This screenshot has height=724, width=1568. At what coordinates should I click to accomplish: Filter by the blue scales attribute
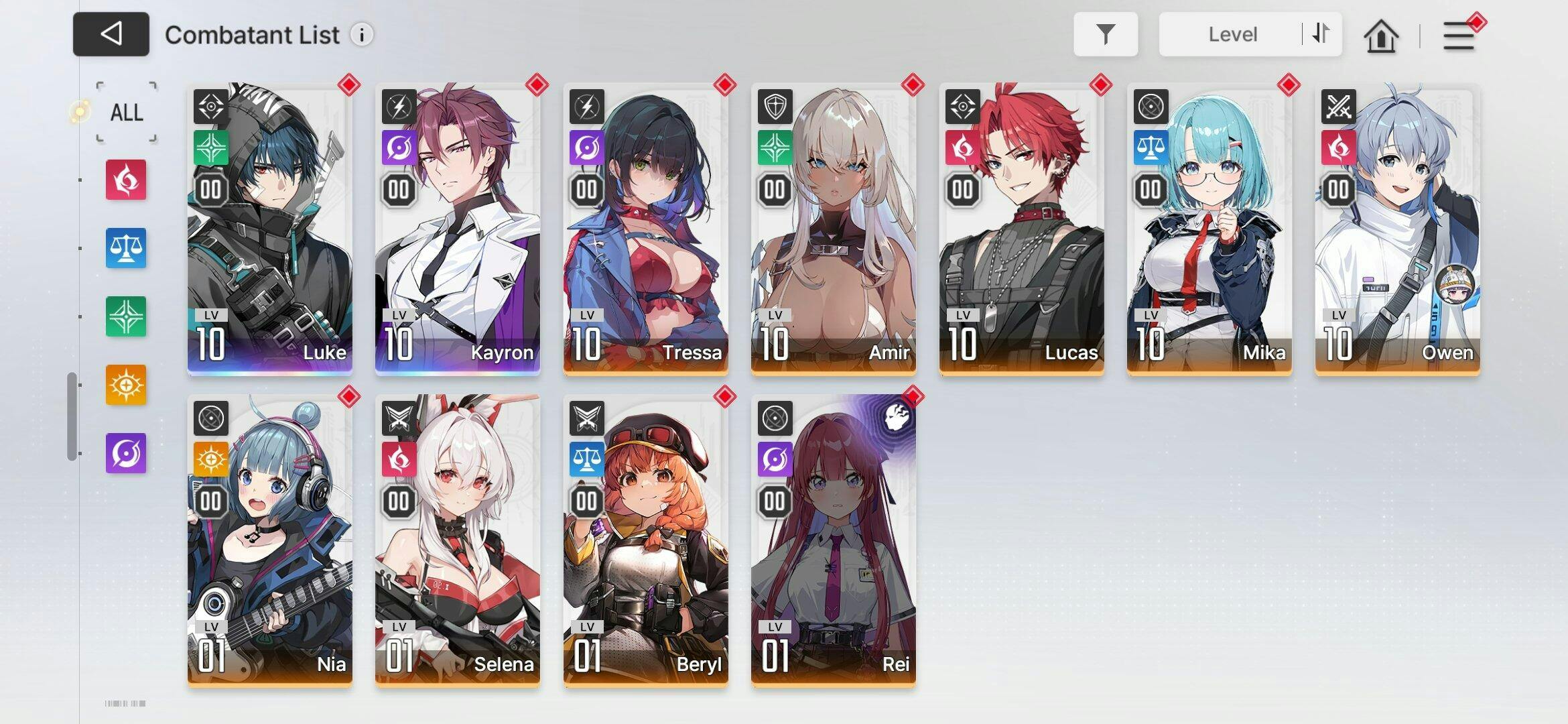(x=126, y=248)
